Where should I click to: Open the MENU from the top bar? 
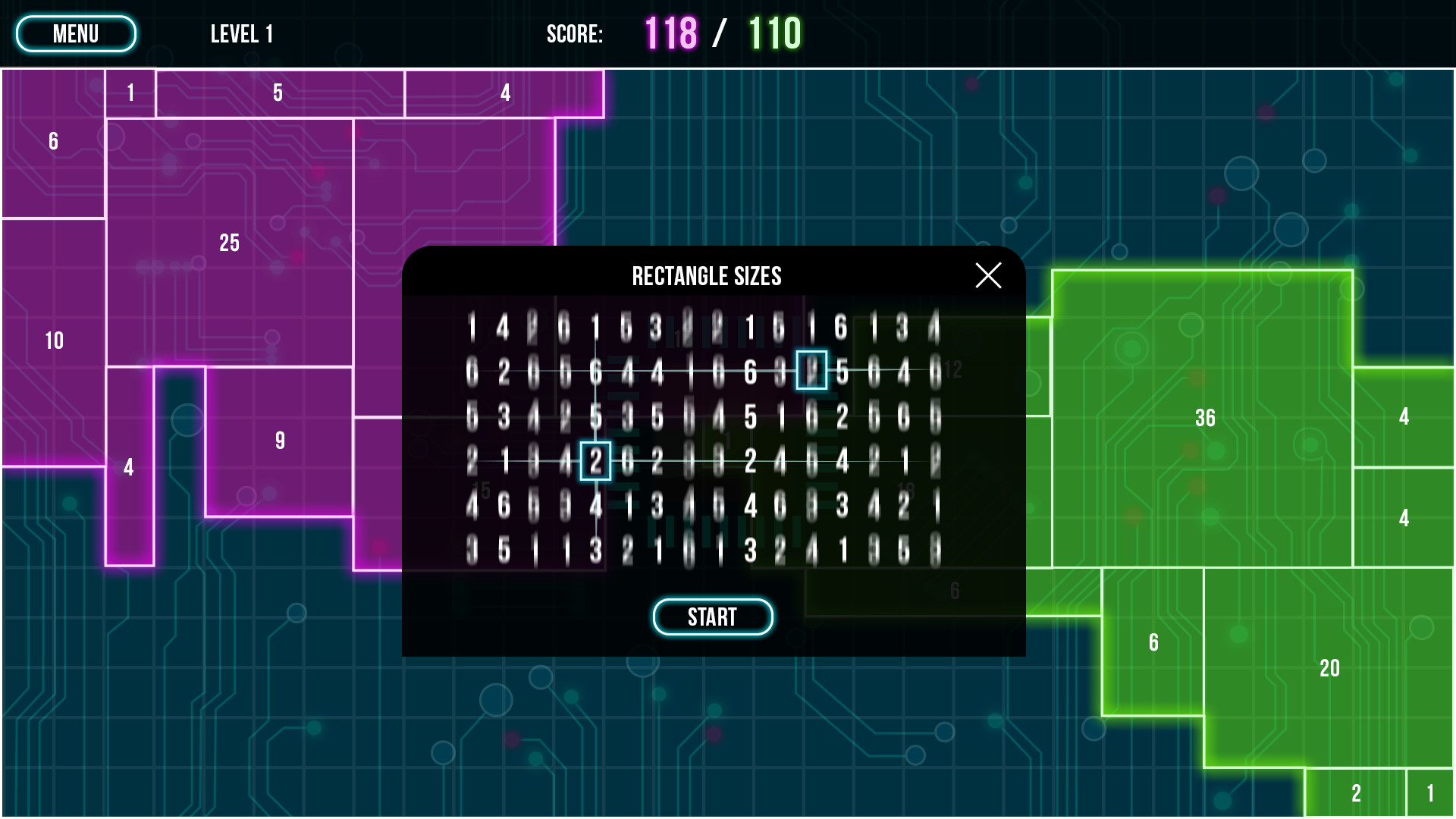[x=75, y=33]
